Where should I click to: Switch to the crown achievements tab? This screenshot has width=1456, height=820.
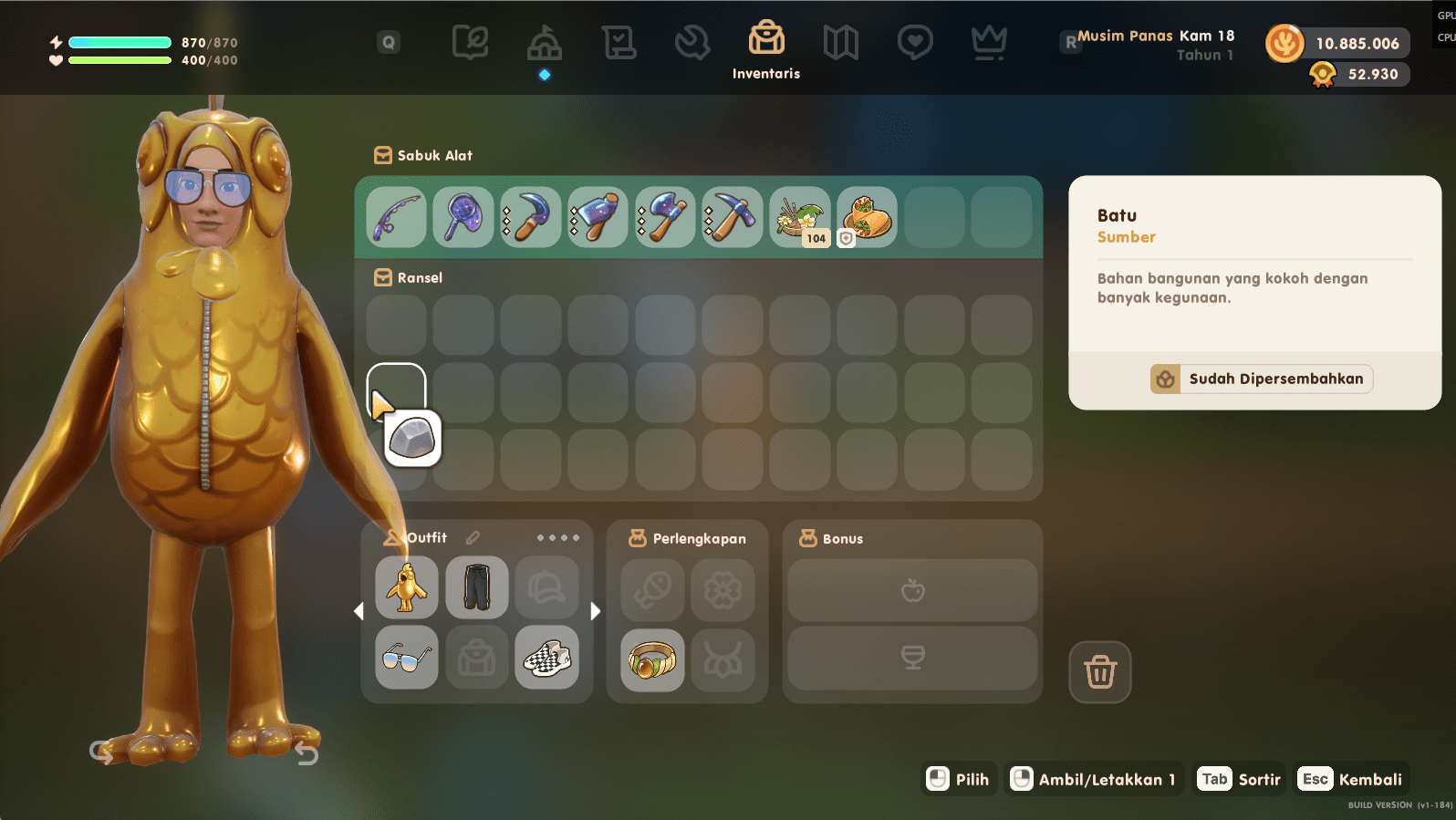click(x=988, y=41)
